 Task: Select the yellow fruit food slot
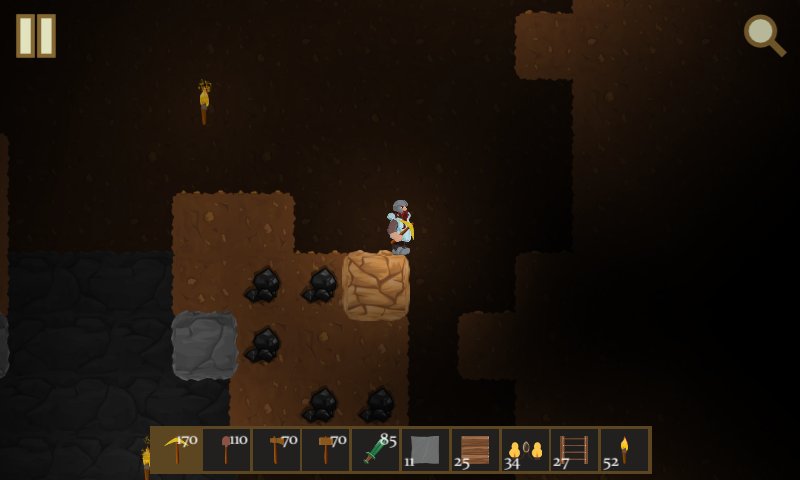pos(525,450)
